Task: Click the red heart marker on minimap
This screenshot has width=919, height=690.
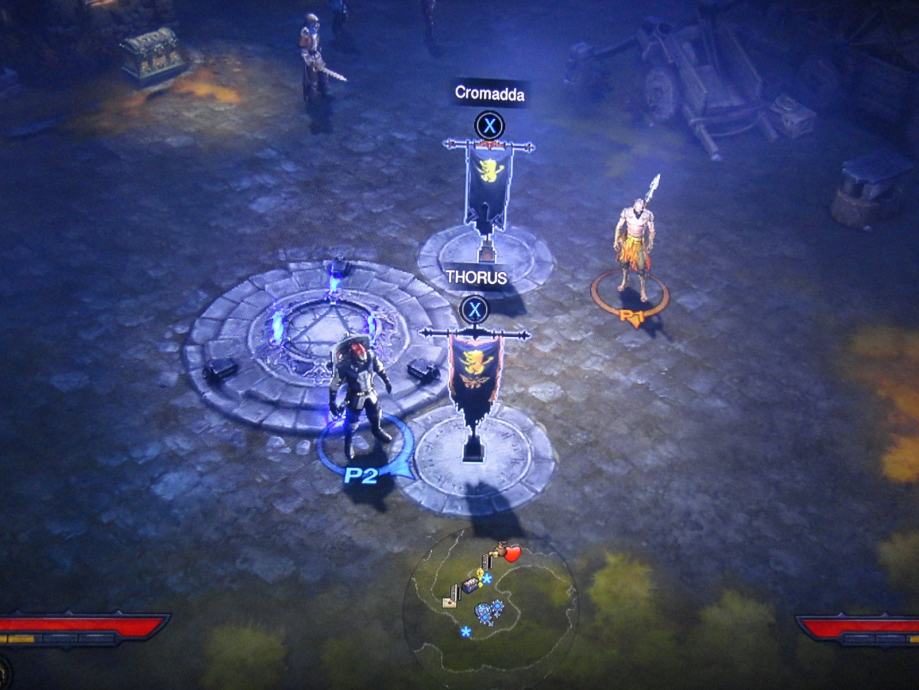Action: (x=513, y=553)
